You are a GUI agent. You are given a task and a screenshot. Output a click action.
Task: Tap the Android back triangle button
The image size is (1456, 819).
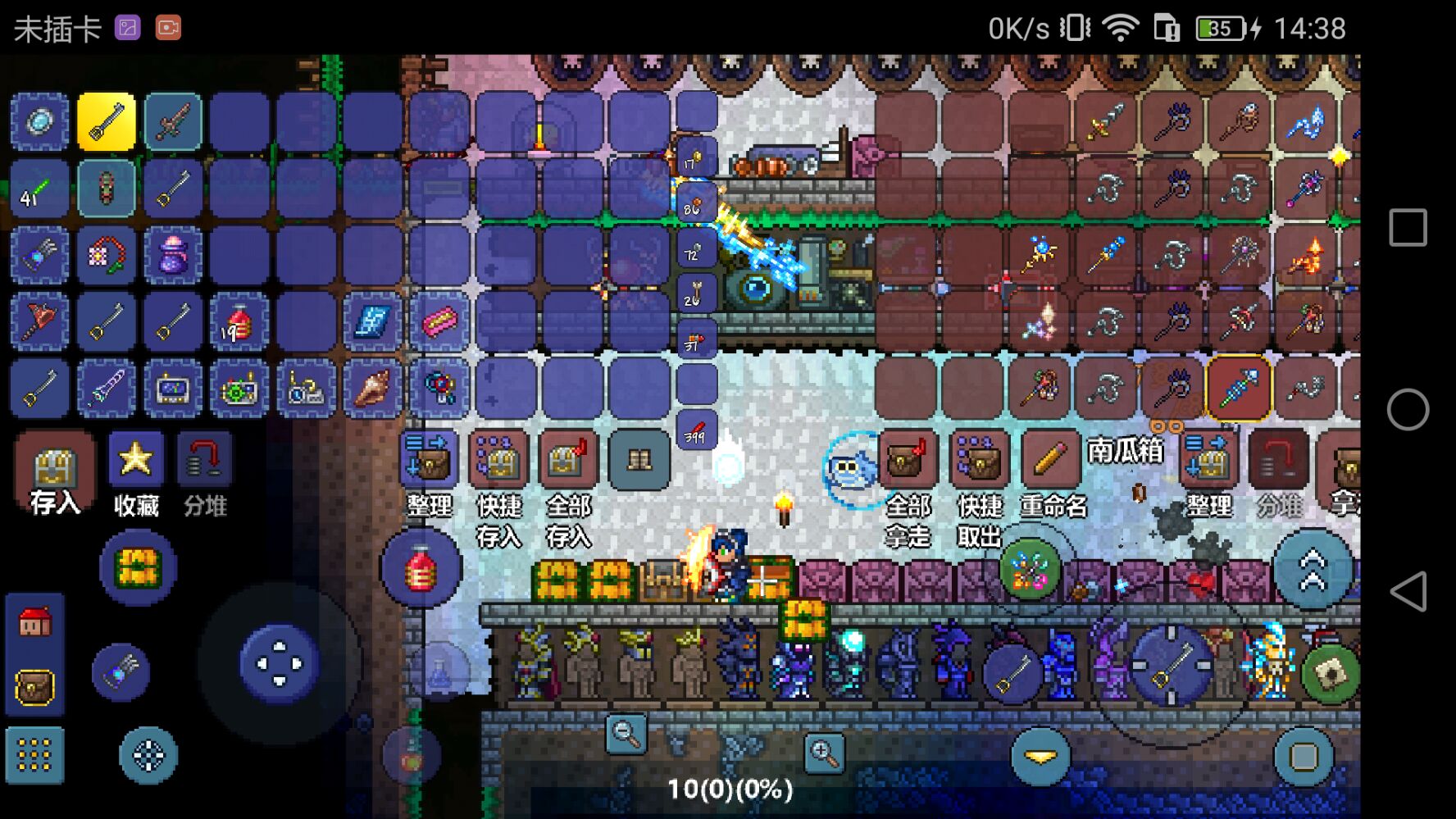[x=1408, y=591]
